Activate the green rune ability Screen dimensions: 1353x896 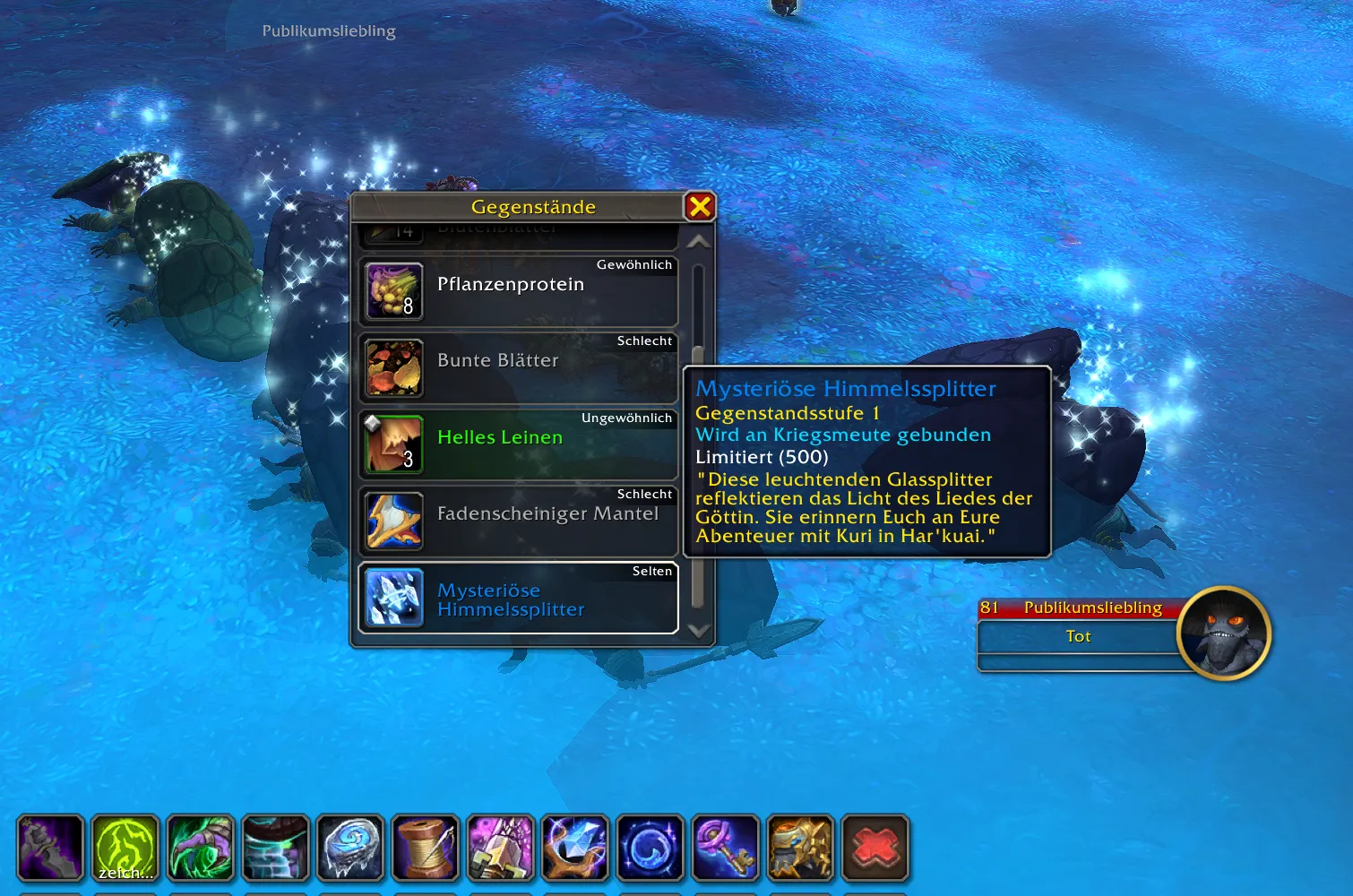point(125,848)
